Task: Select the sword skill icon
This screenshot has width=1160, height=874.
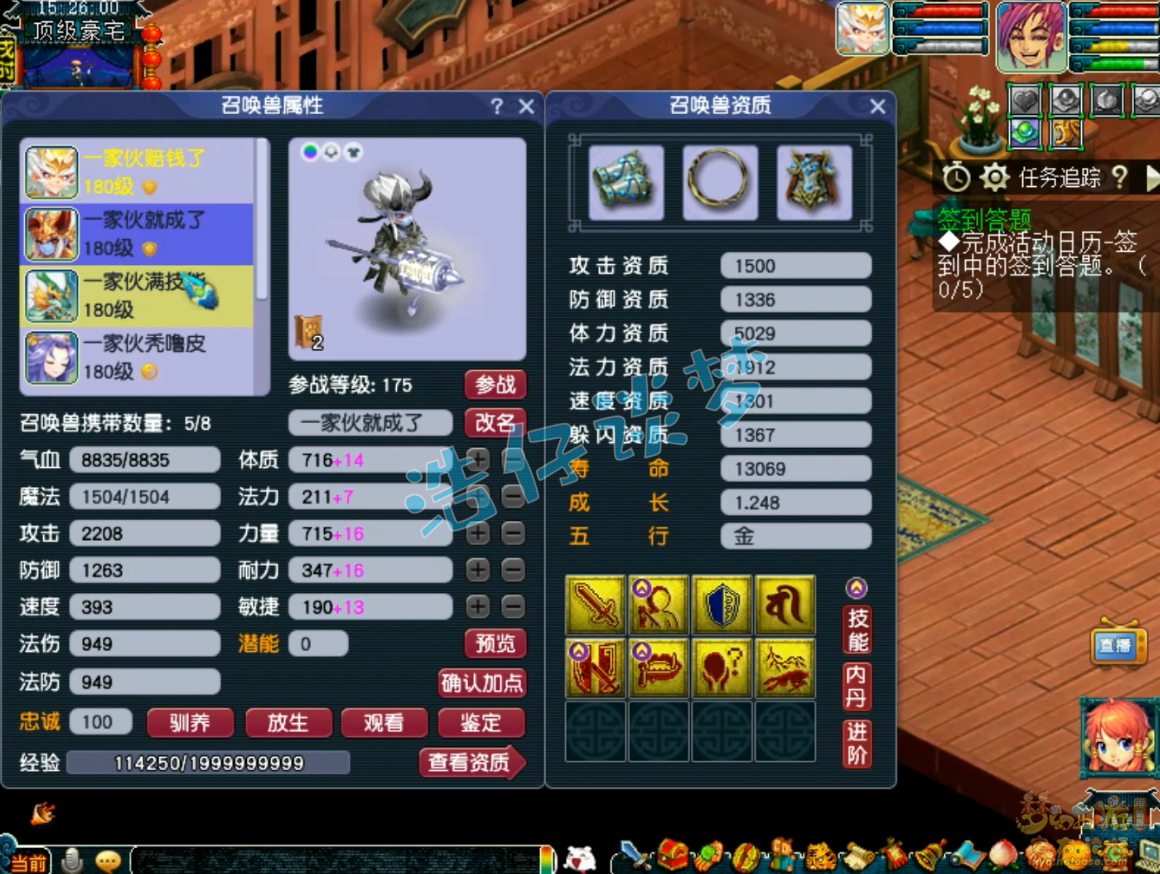Action: [595, 606]
